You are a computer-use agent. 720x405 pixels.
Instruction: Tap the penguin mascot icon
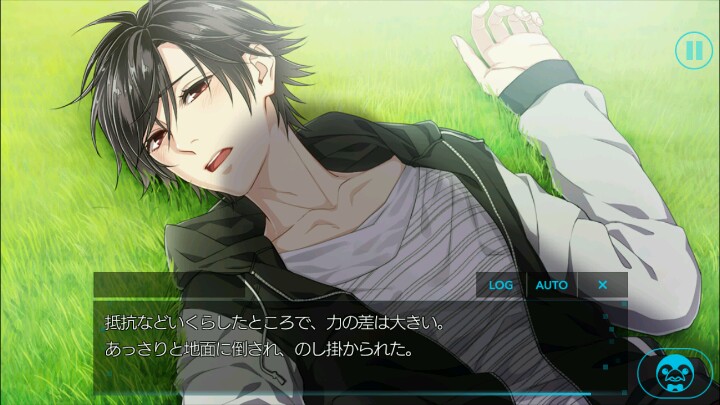[677, 374]
